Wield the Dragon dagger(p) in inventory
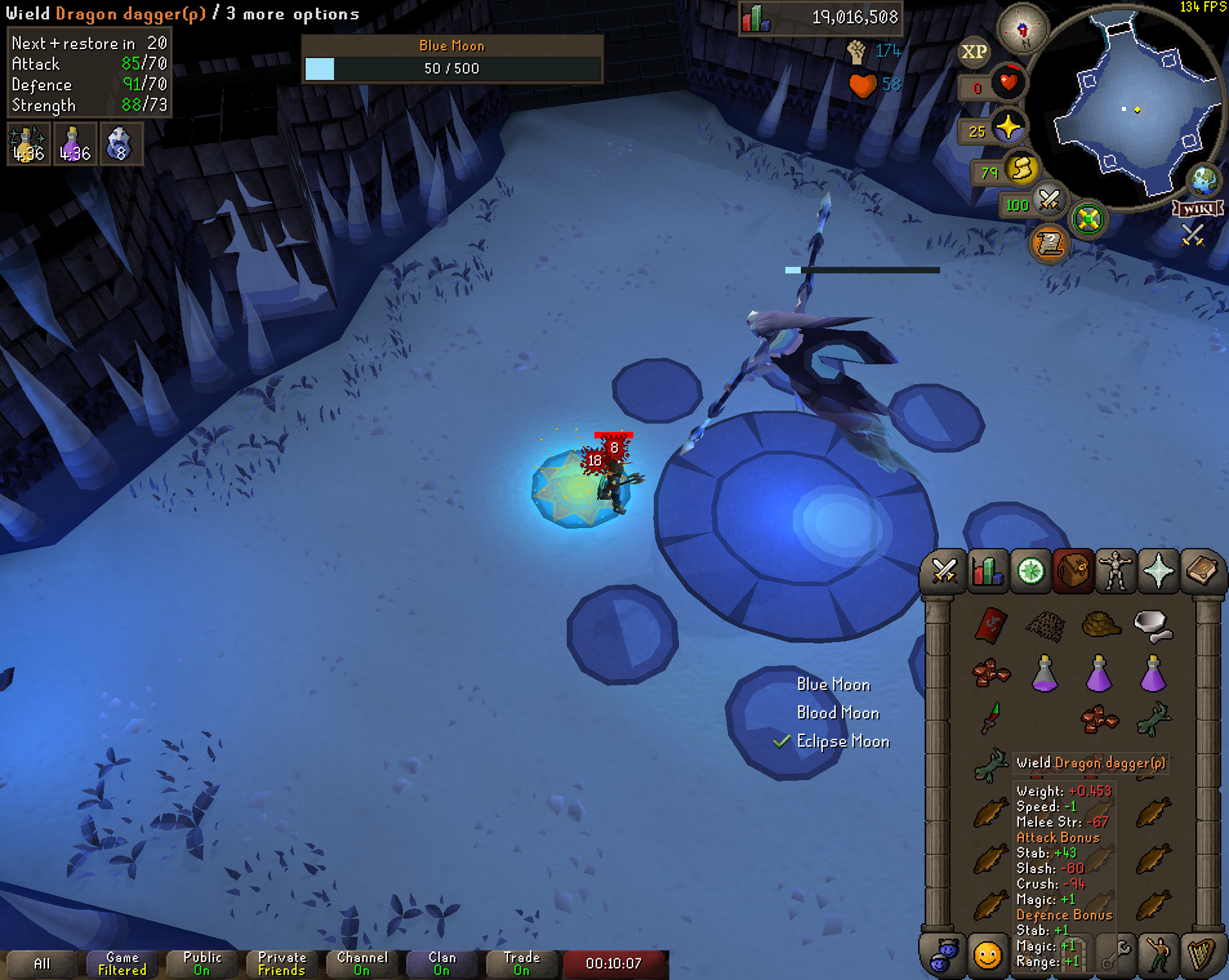This screenshot has height=980, width=1229. pyautogui.click(x=991, y=718)
